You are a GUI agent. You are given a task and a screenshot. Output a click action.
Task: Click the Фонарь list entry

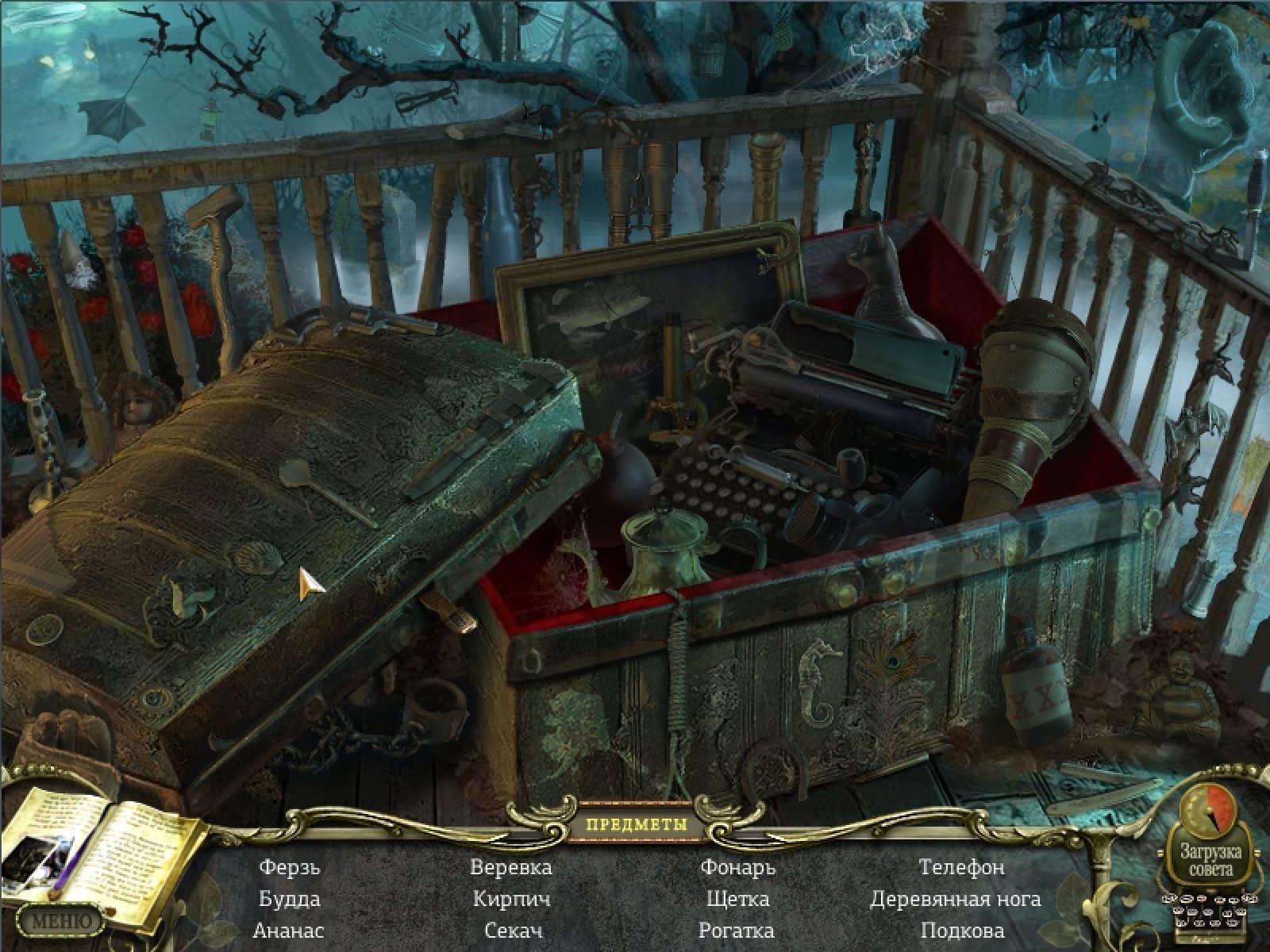pos(737,867)
